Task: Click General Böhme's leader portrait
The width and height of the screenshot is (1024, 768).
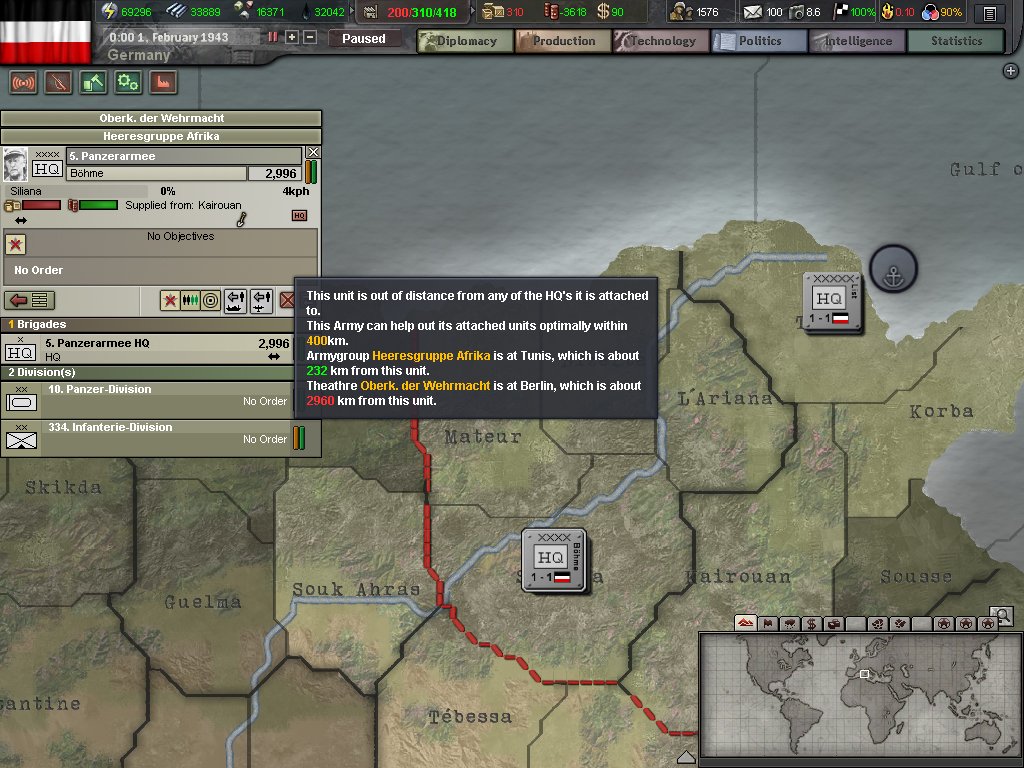Action: pyautogui.click(x=15, y=164)
